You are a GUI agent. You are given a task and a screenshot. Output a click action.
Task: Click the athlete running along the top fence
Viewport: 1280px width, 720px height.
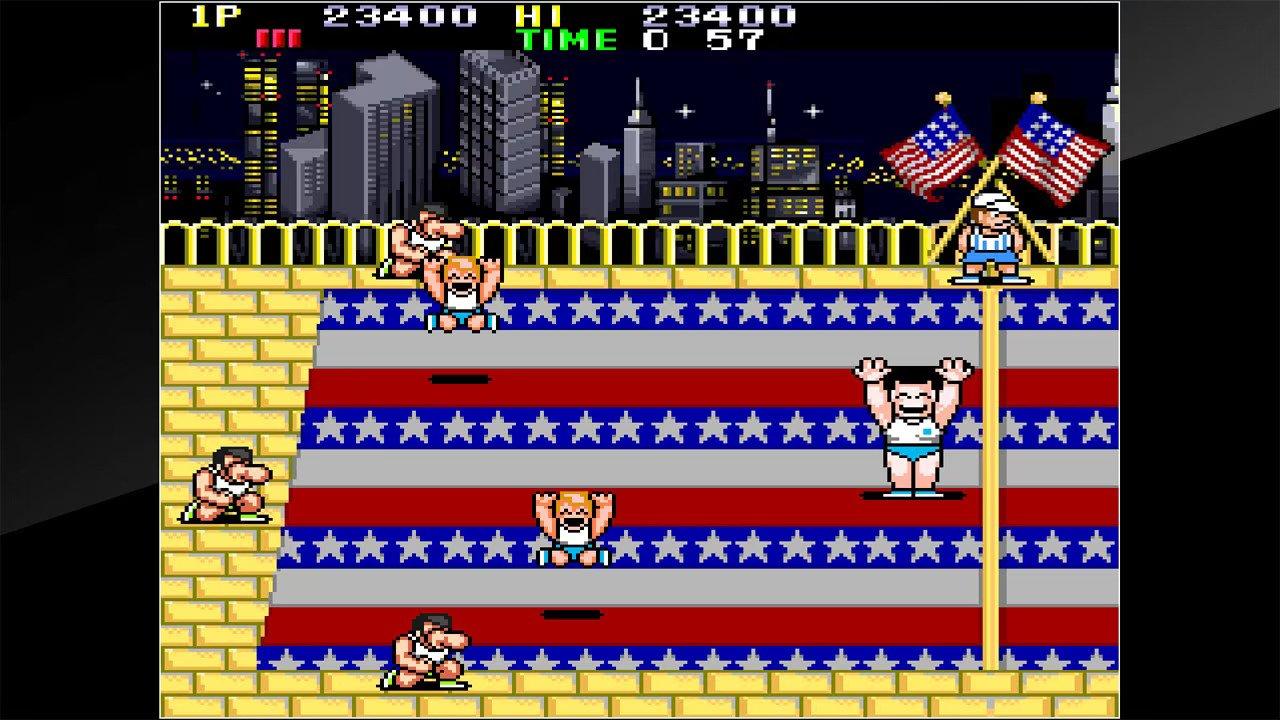pyautogui.click(x=420, y=235)
